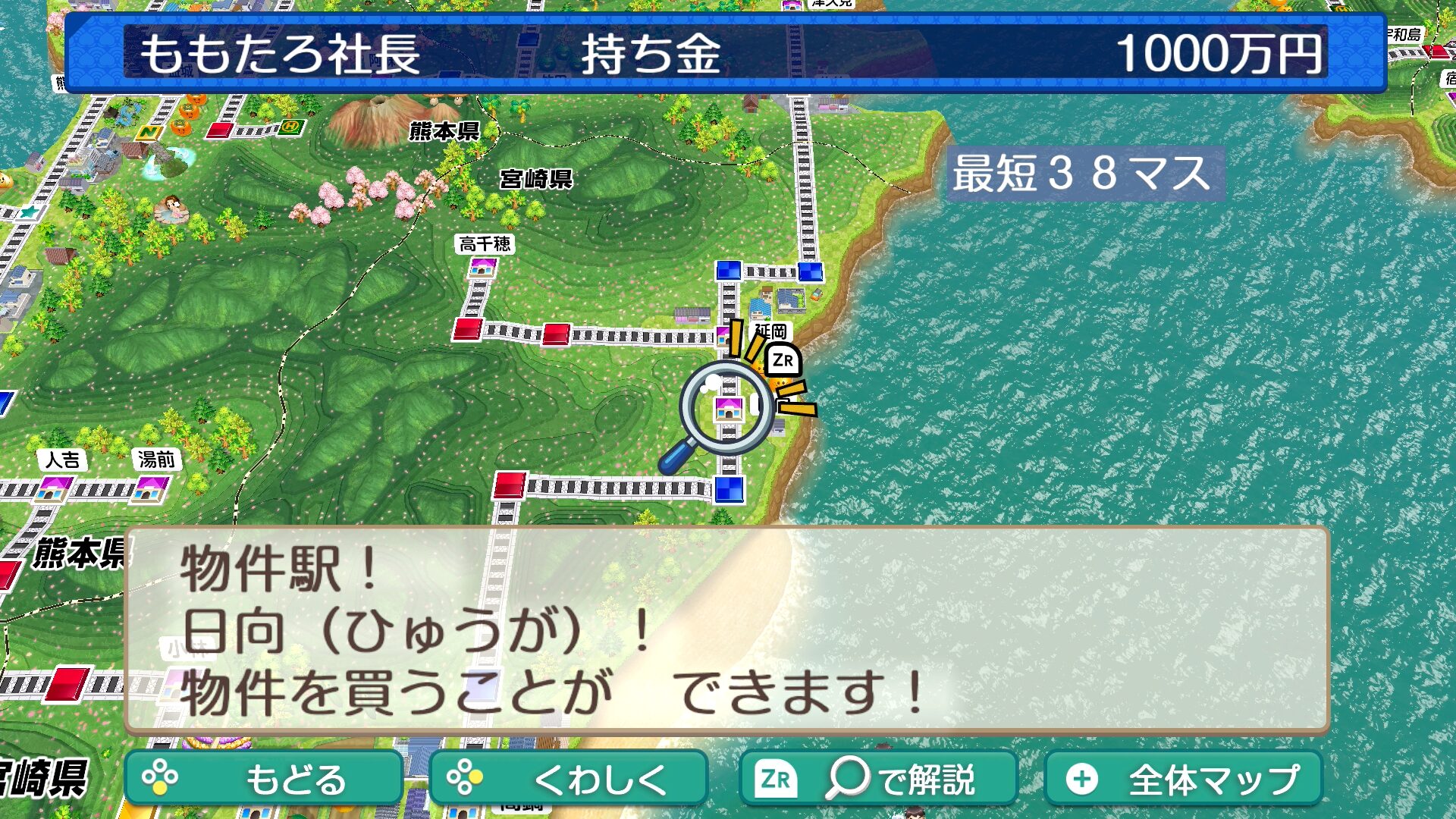Select the 高千穂 station tile
The height and width of the screenshot is (819, 1456).
point(483,267)
